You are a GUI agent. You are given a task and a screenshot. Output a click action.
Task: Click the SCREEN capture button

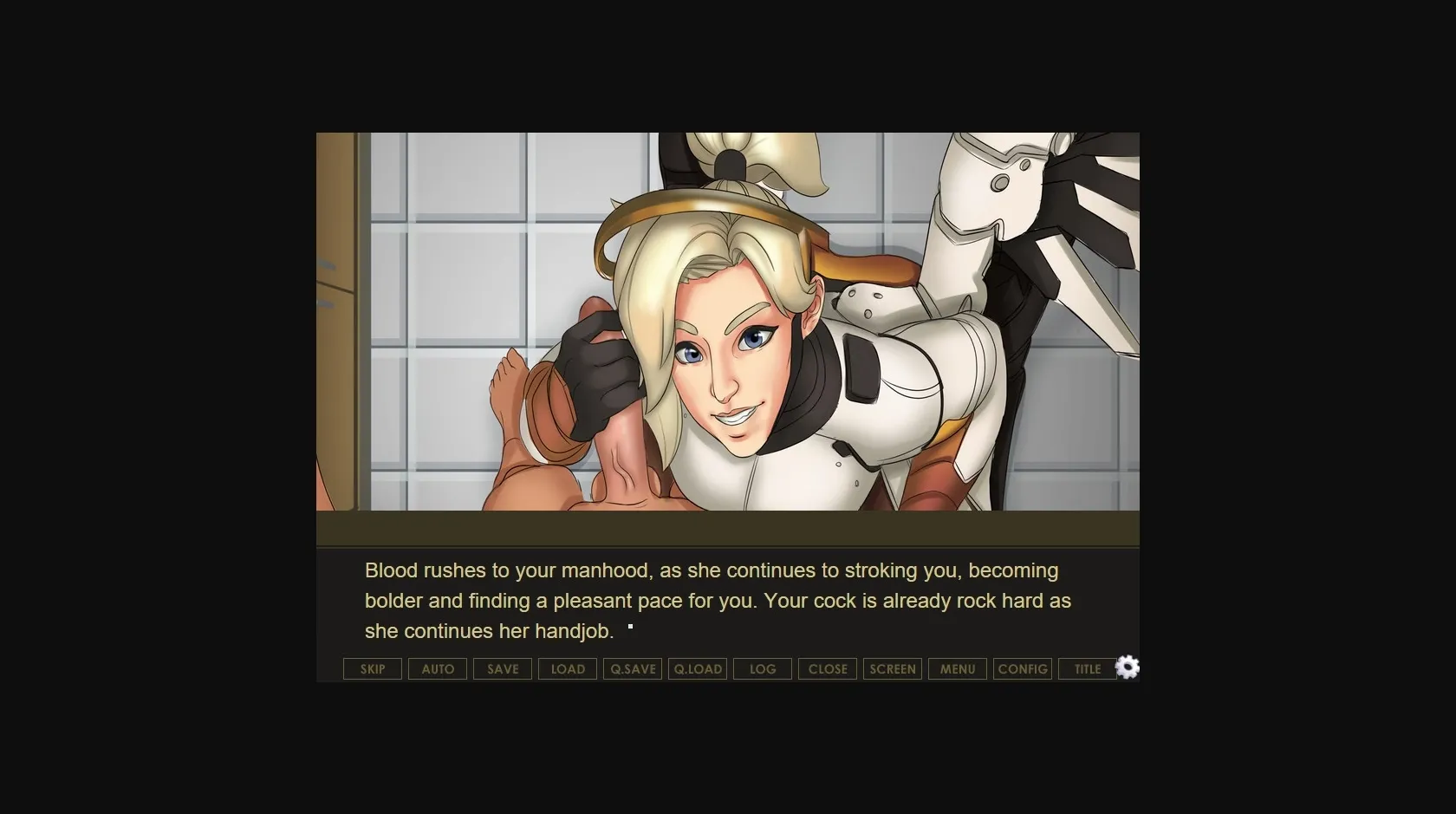click(892, 668)
